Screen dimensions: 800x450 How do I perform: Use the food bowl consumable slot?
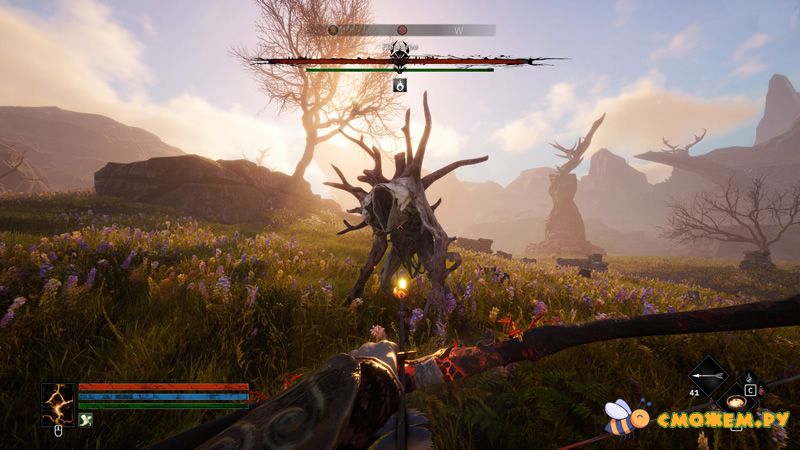[737, 402]
